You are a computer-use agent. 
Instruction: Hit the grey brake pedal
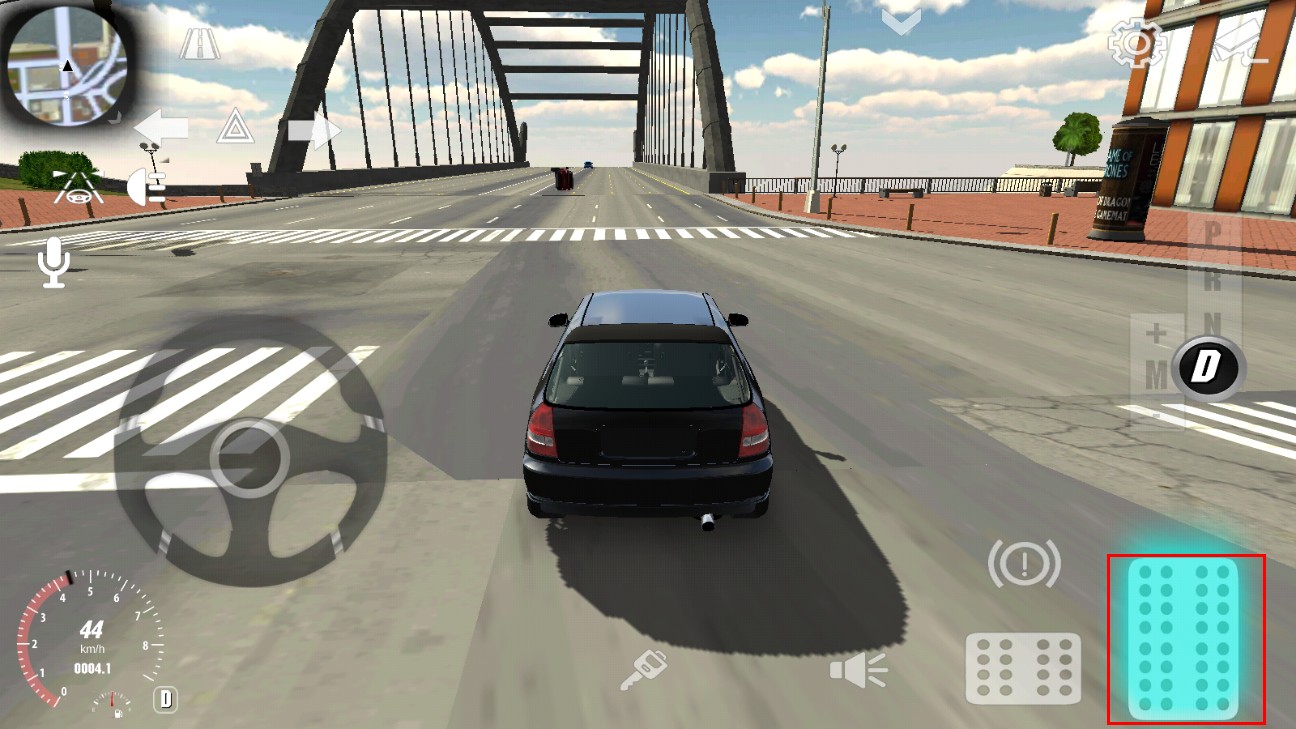(1023, 668)
